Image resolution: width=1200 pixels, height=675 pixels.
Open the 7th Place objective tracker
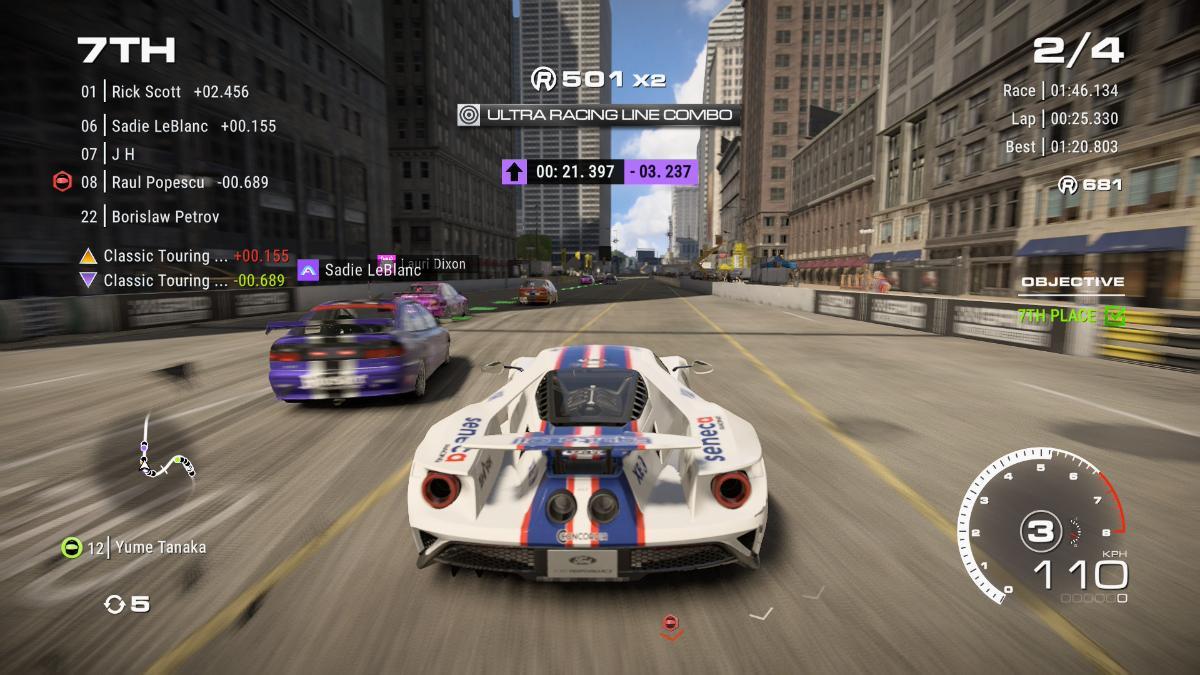(1072, 316)
